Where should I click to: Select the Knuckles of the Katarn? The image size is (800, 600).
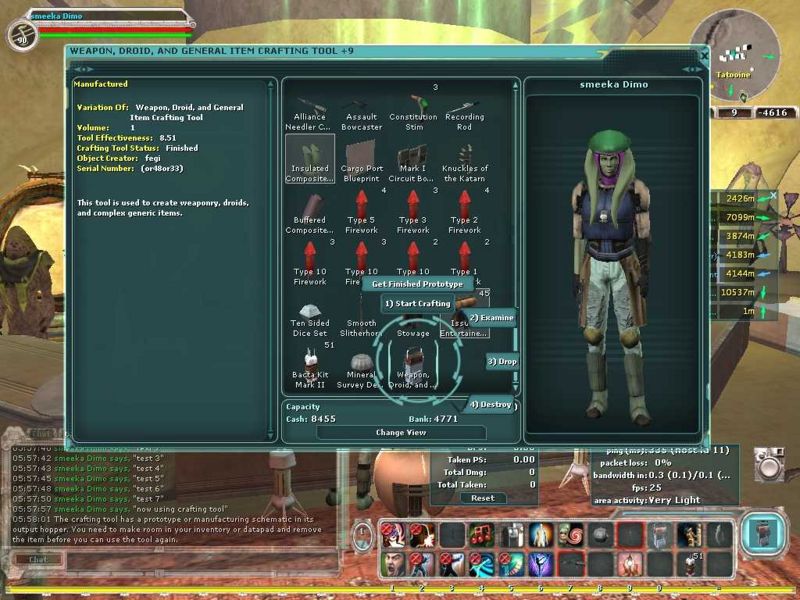coord(464,160)
